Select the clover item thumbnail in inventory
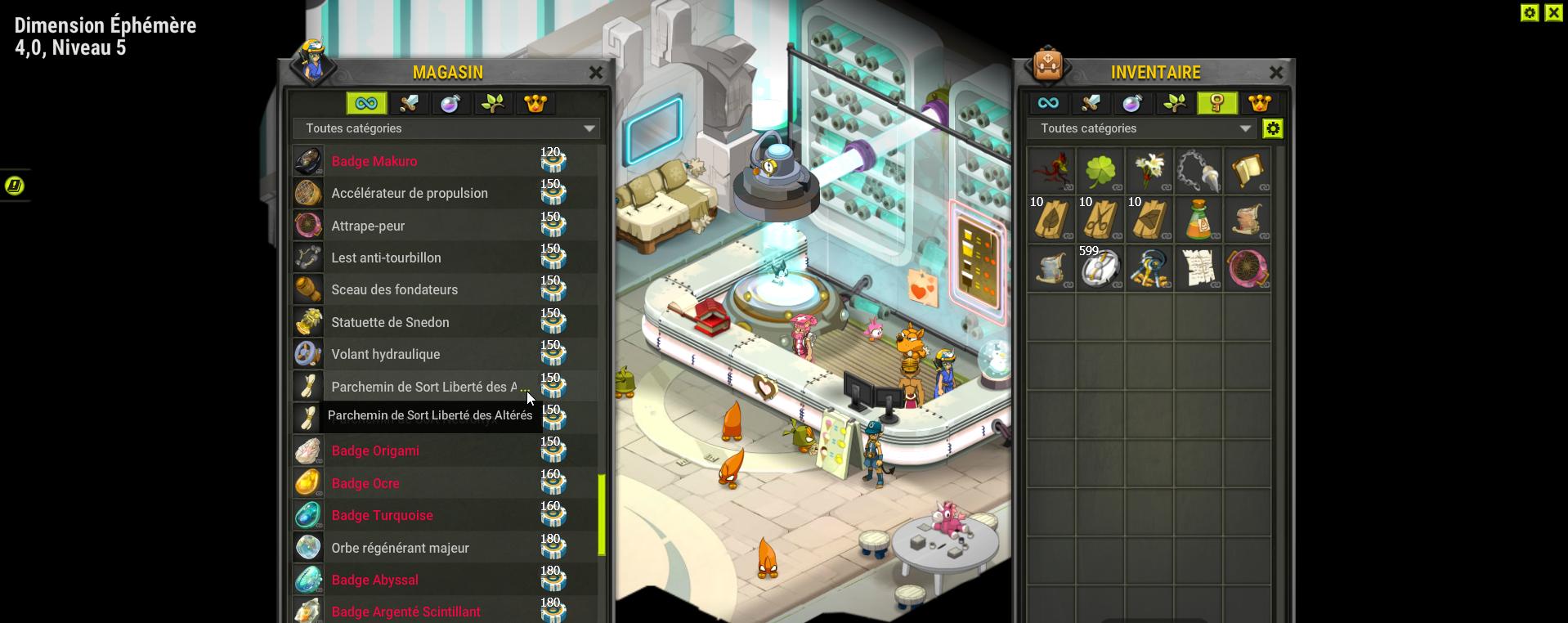Image resolution: width=1568 pixels, height=623 pixels. [1100, 171]
